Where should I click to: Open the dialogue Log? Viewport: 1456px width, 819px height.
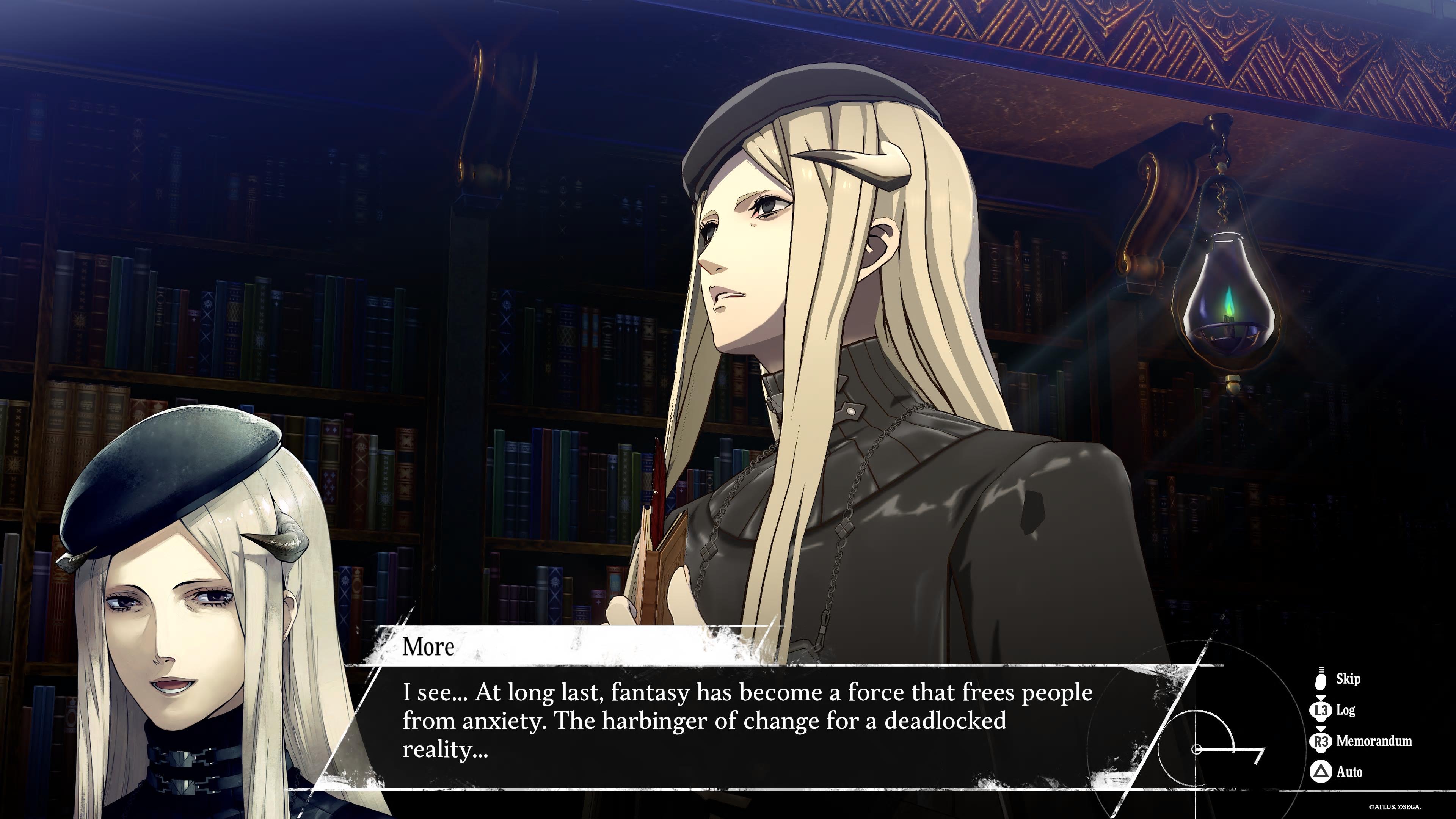tap(1345, 710)
